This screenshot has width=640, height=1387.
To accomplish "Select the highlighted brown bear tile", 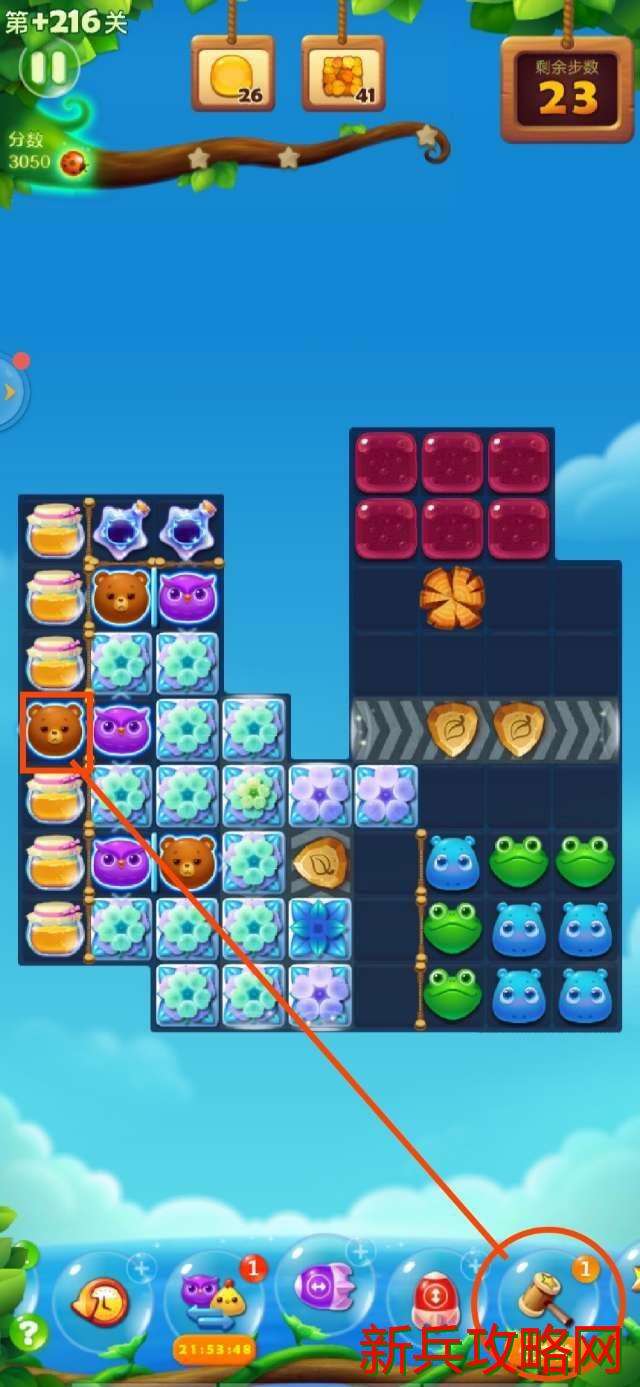I will pos(56,730).
